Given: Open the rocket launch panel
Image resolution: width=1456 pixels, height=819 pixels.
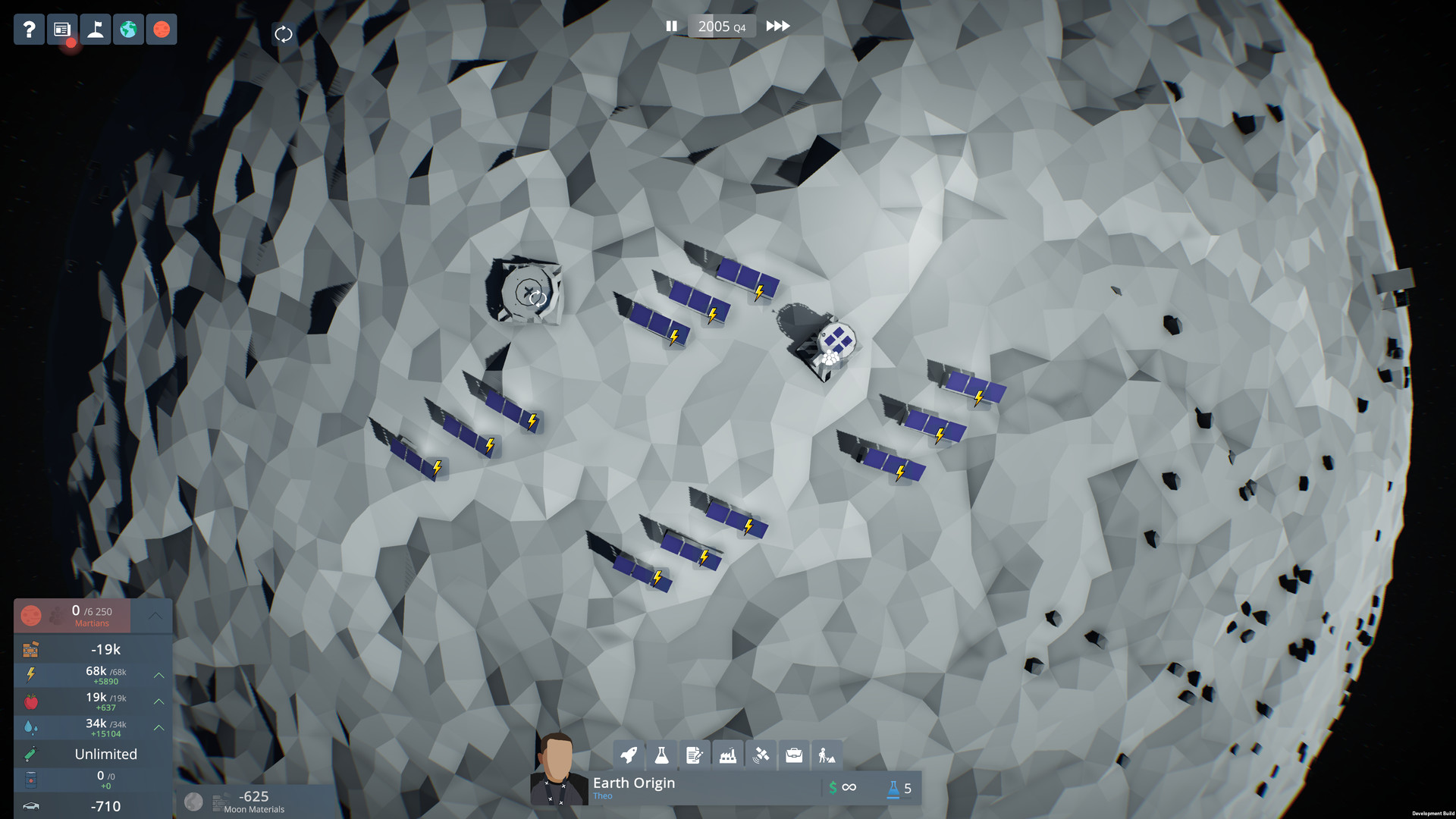Looking at the screenshot, I should [x=629, y=755].
